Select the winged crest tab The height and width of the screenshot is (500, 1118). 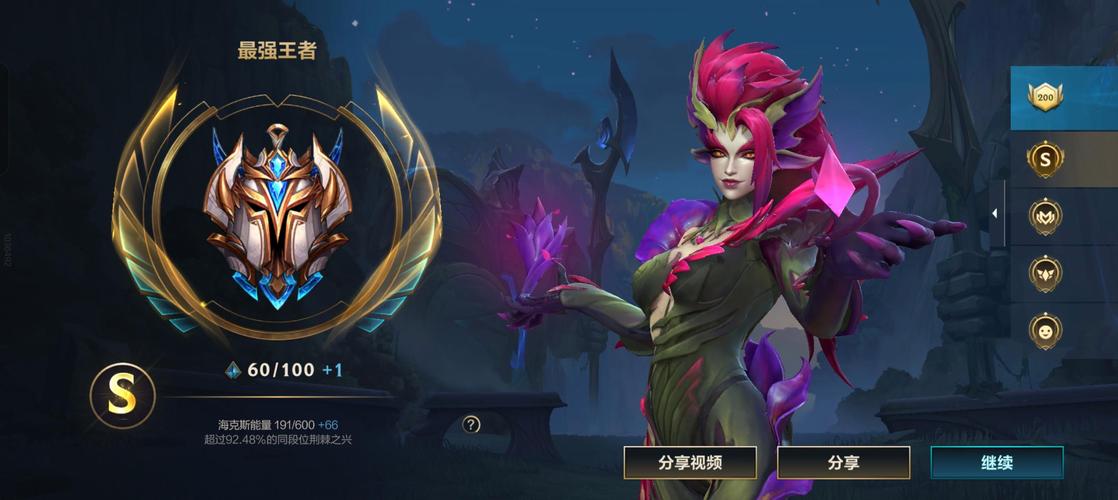pos(1046,272)
